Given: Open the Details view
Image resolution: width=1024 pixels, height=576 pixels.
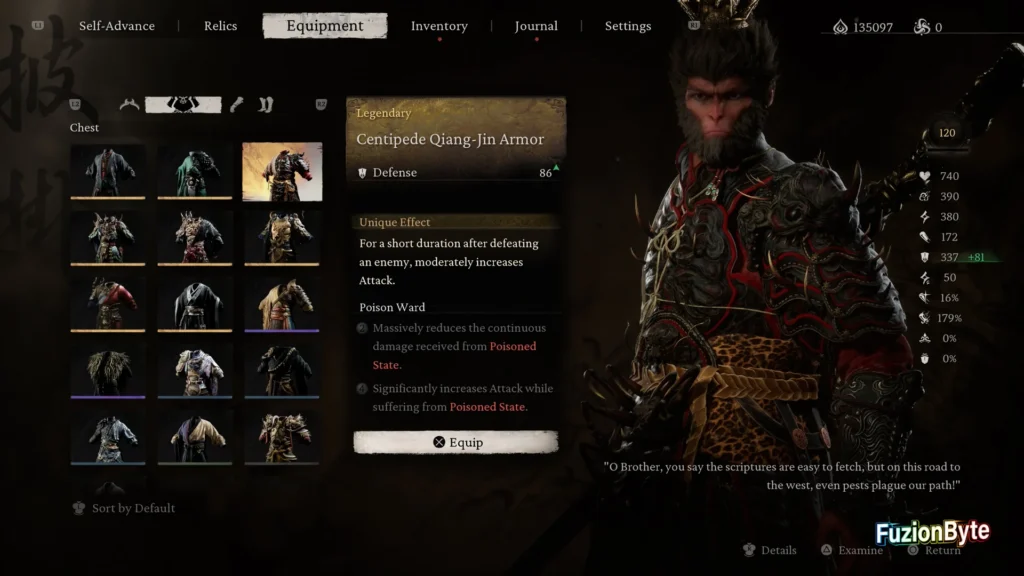Looking at the screenshot, I should [x=770, y=550].
